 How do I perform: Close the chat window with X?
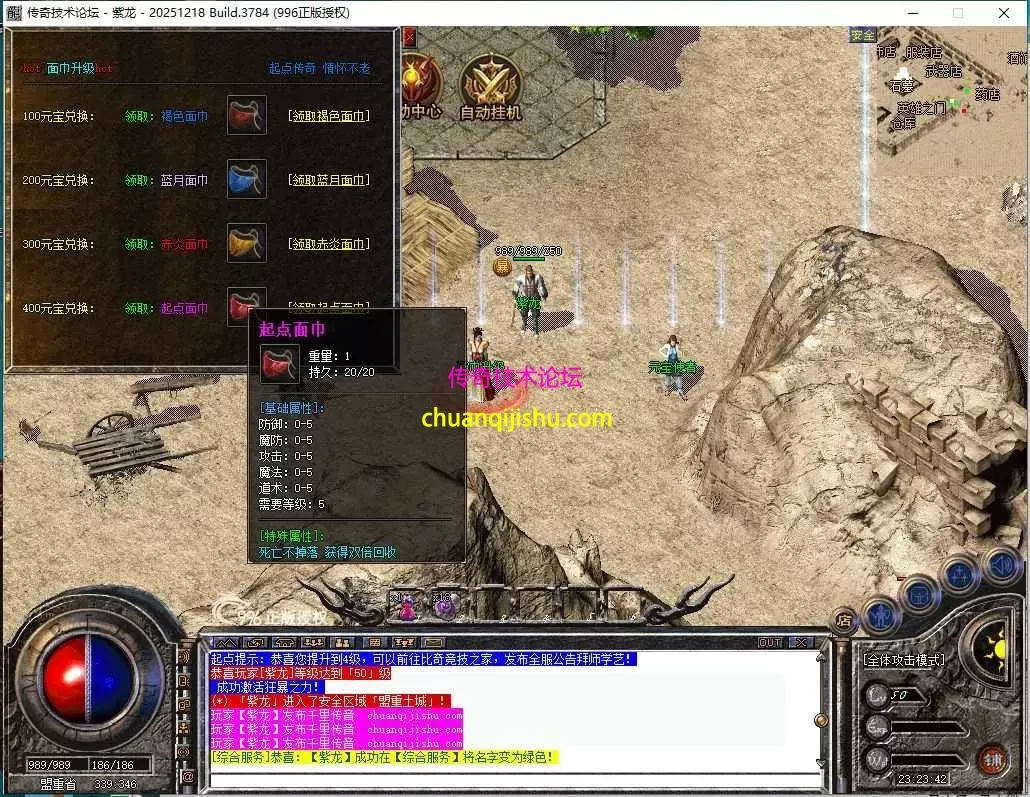801,642
